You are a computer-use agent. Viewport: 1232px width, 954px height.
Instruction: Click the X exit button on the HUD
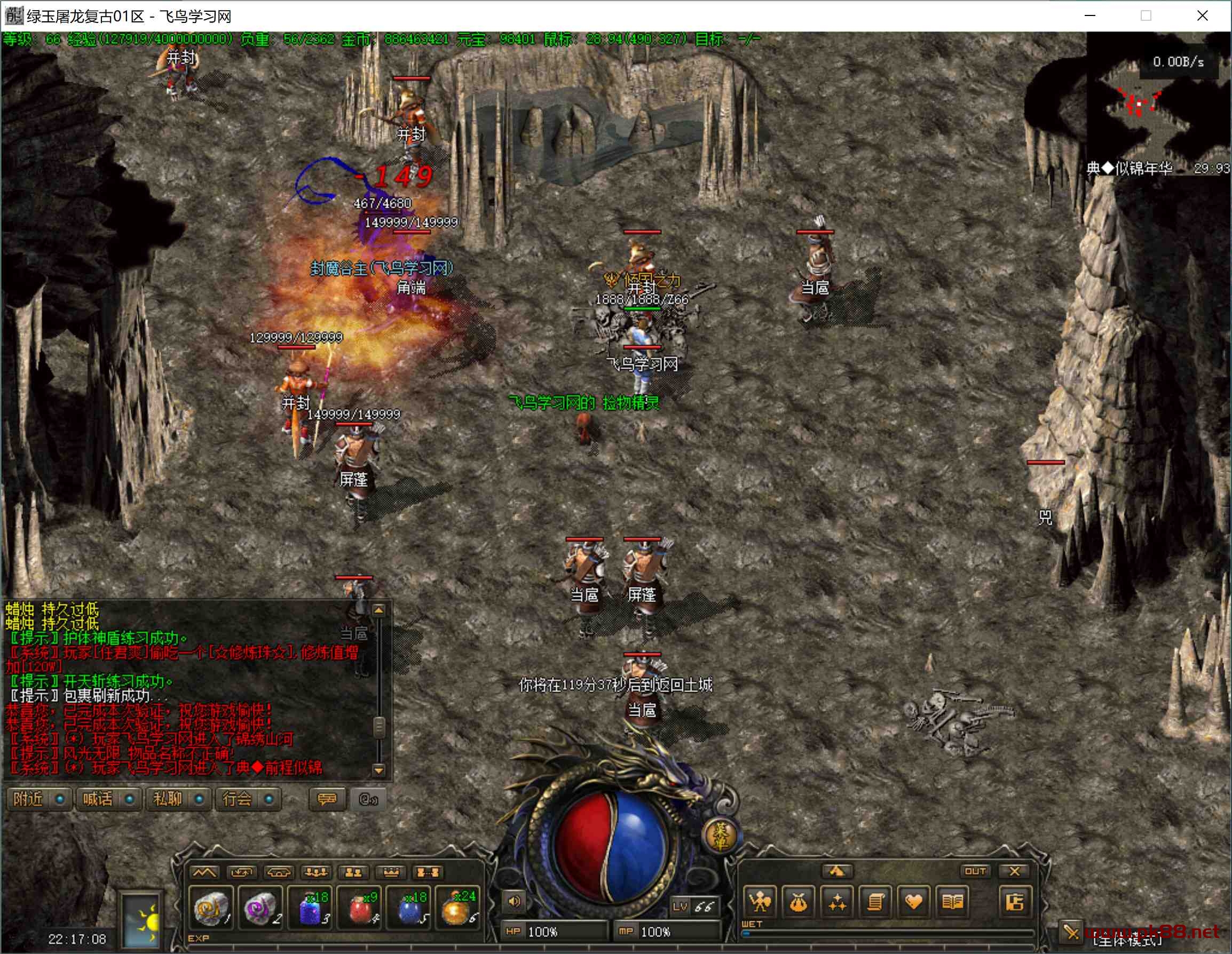click(1014, 871)
